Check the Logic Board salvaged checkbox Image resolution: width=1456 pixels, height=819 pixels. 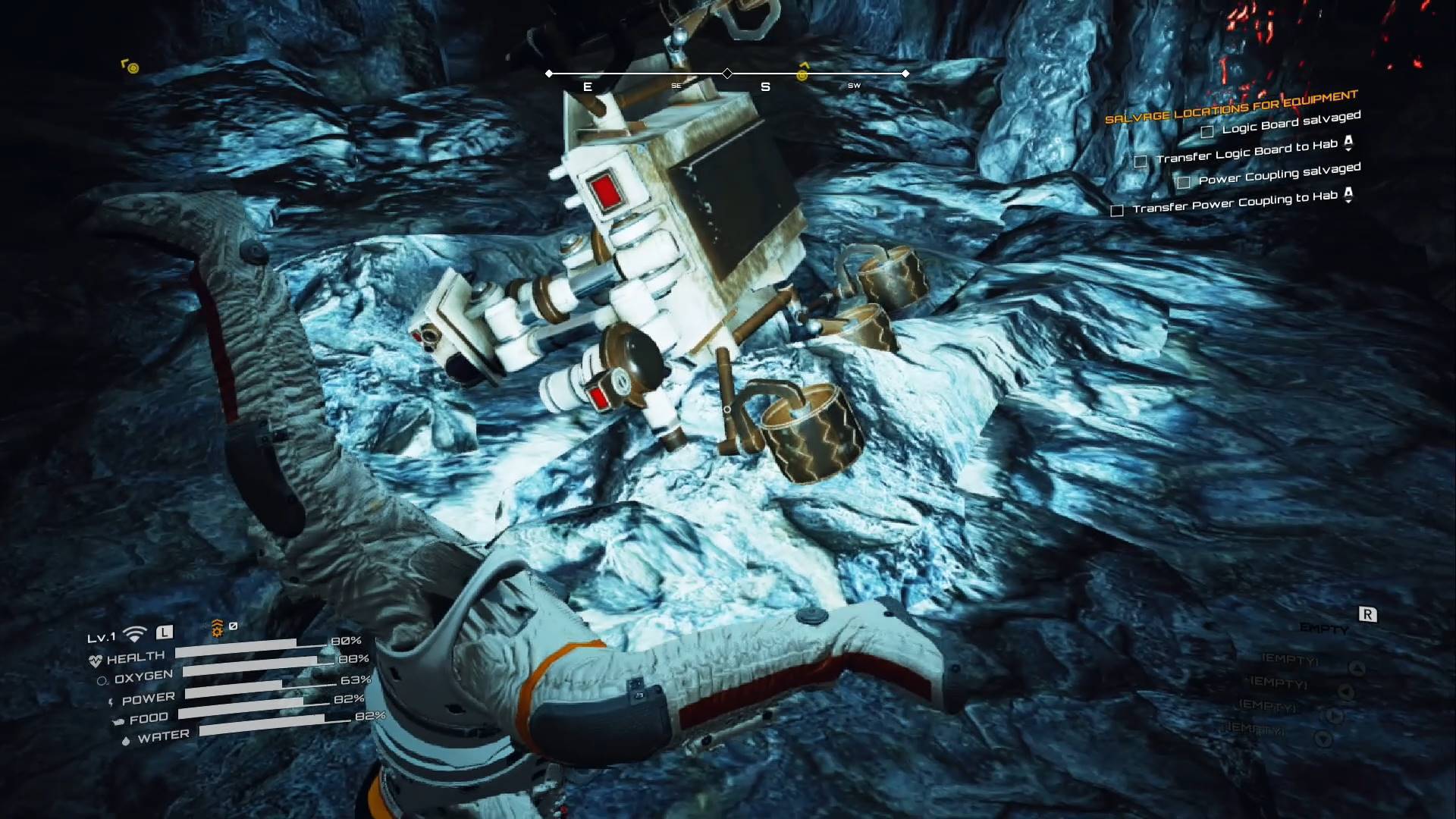1207,132
